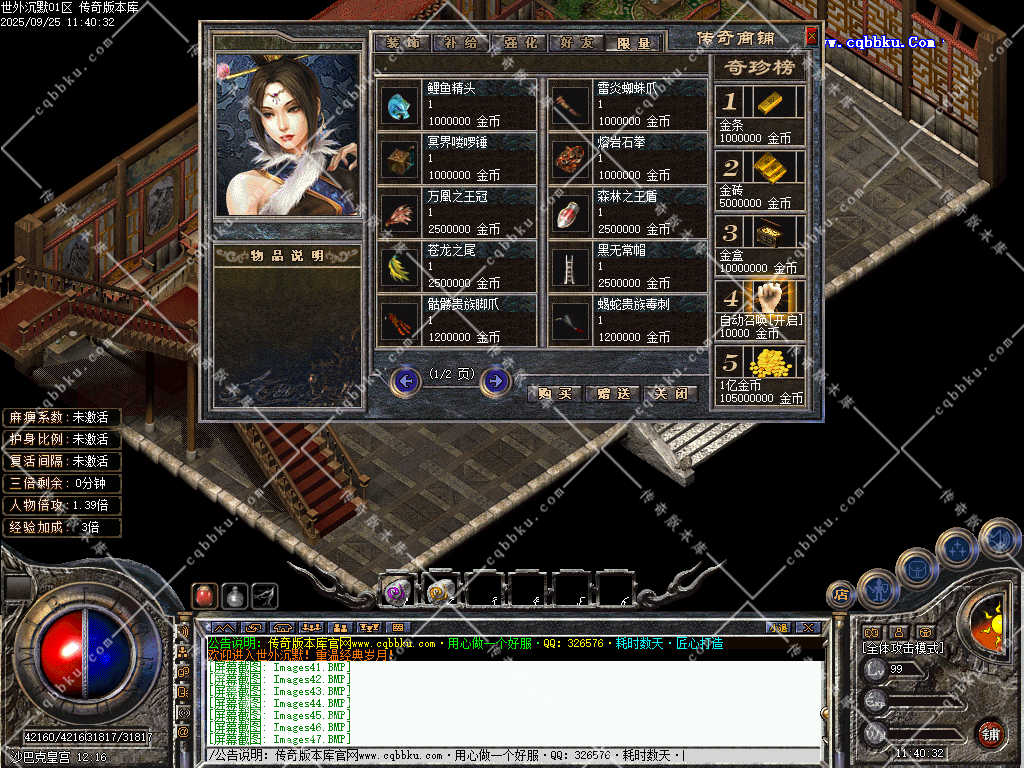Select the 强化 tab
The width and height of the screenshot is (1024, 768).
[x=518, y=43]
